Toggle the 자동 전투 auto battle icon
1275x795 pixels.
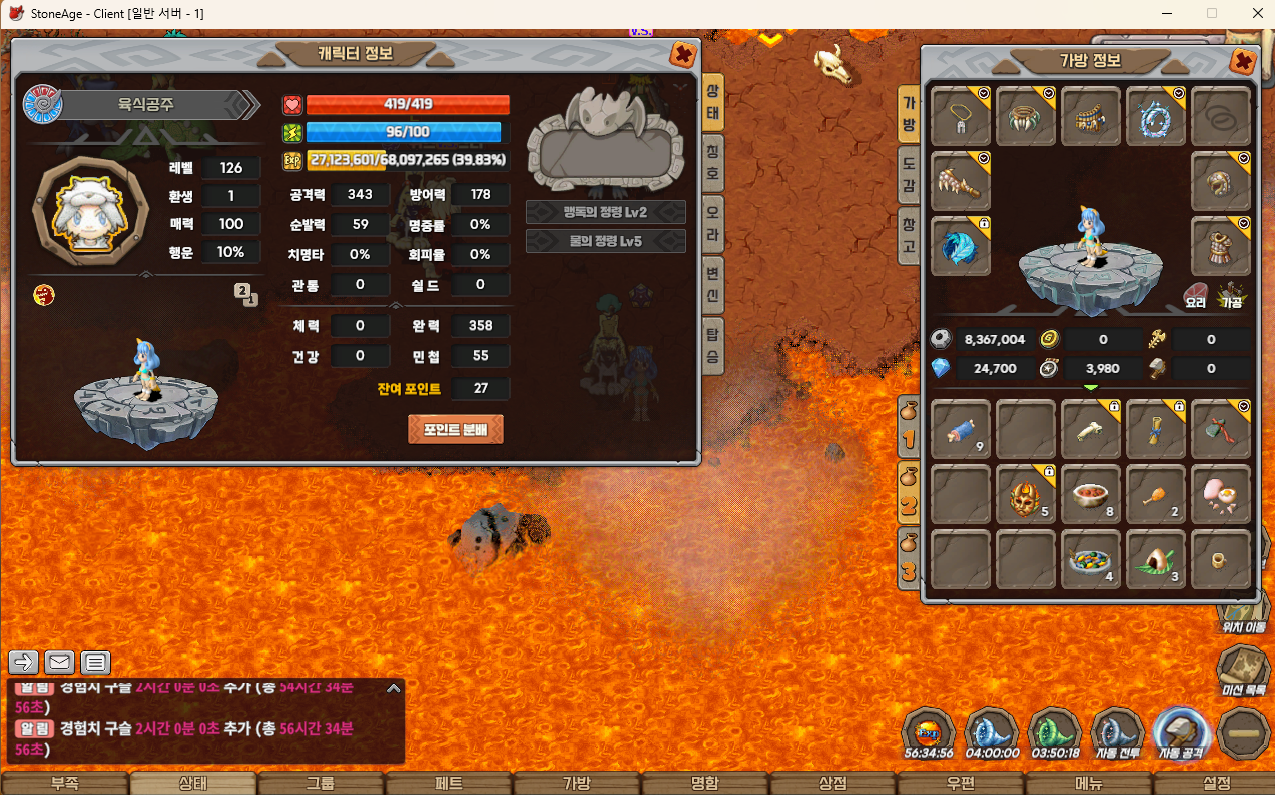1117,733
